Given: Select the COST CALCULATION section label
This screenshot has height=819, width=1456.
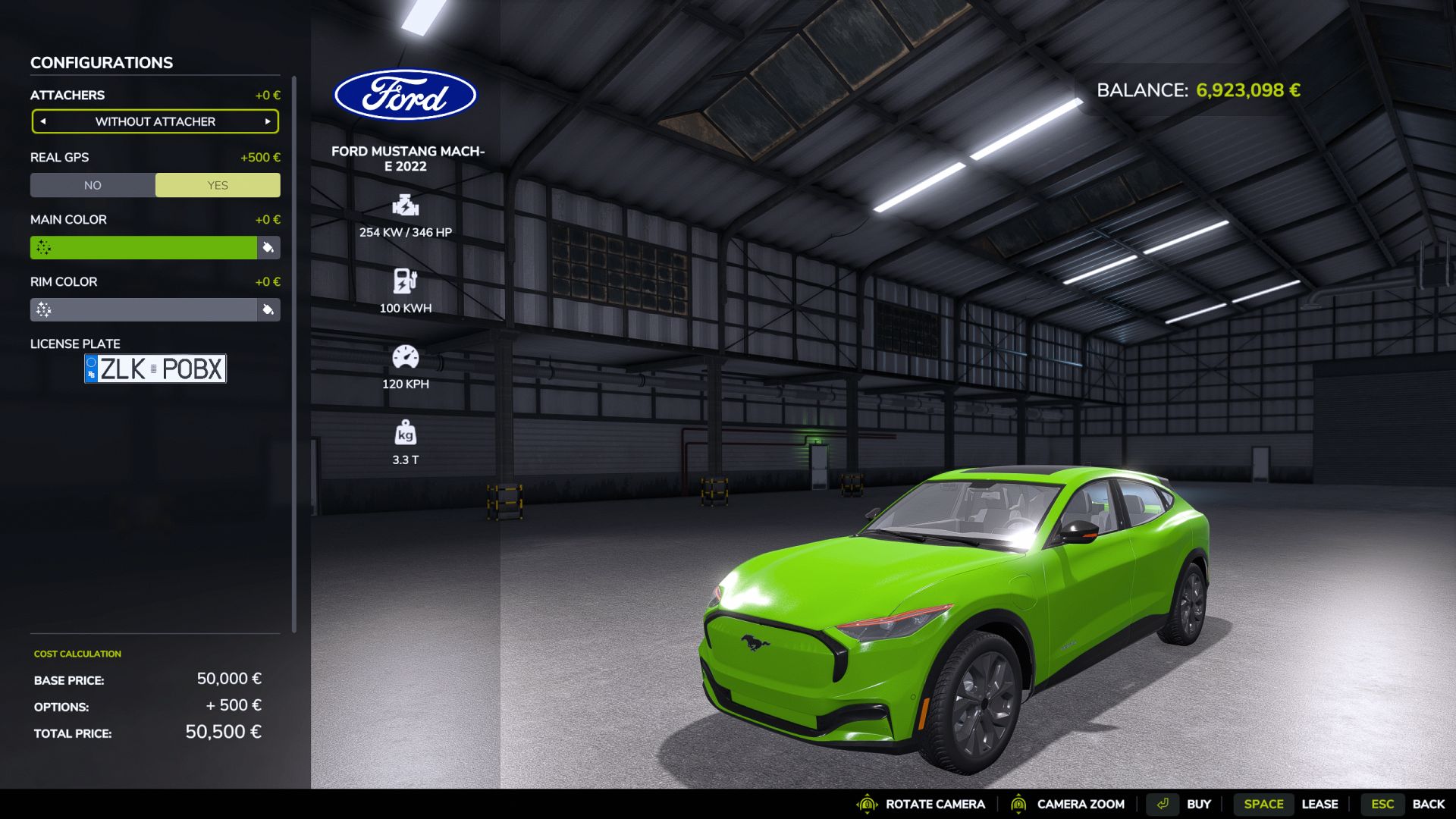Looking at the screenshot, I should 76,653.
